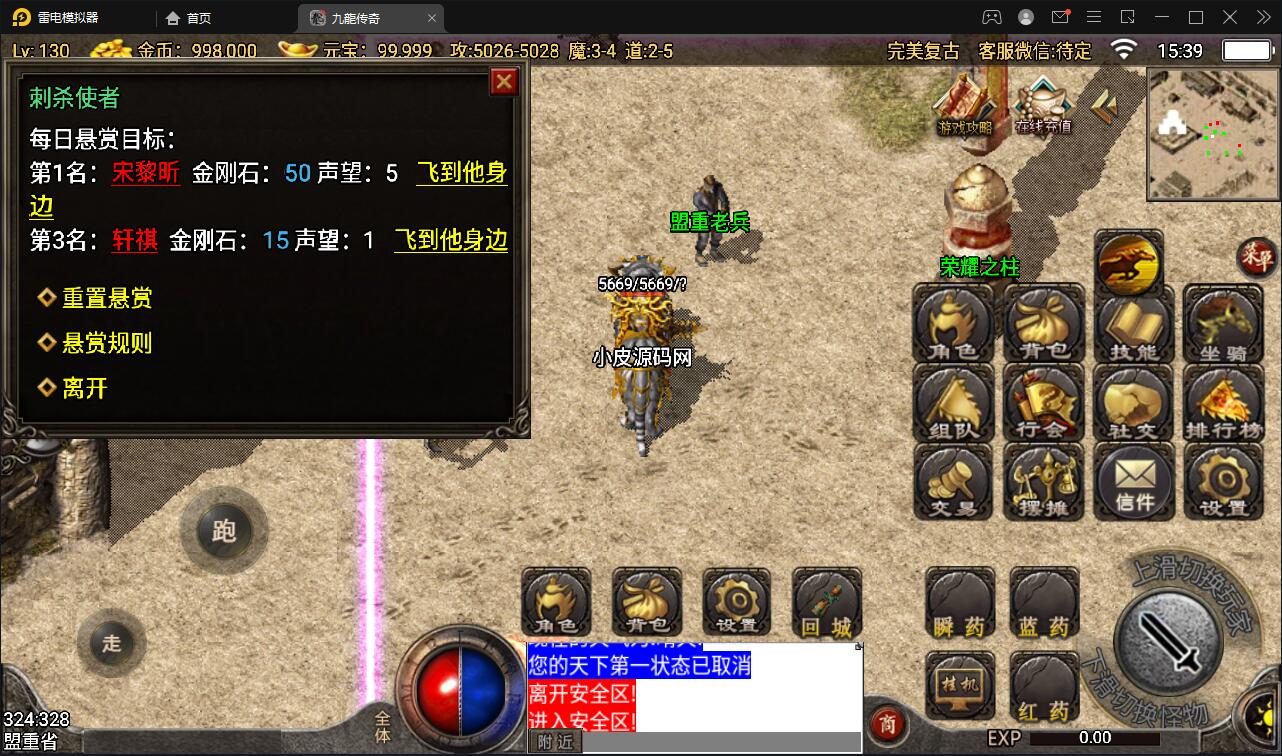Open the 信件 (mail) panel
This screenshot has height=756, width=1282.
(x=1133, y=483)
